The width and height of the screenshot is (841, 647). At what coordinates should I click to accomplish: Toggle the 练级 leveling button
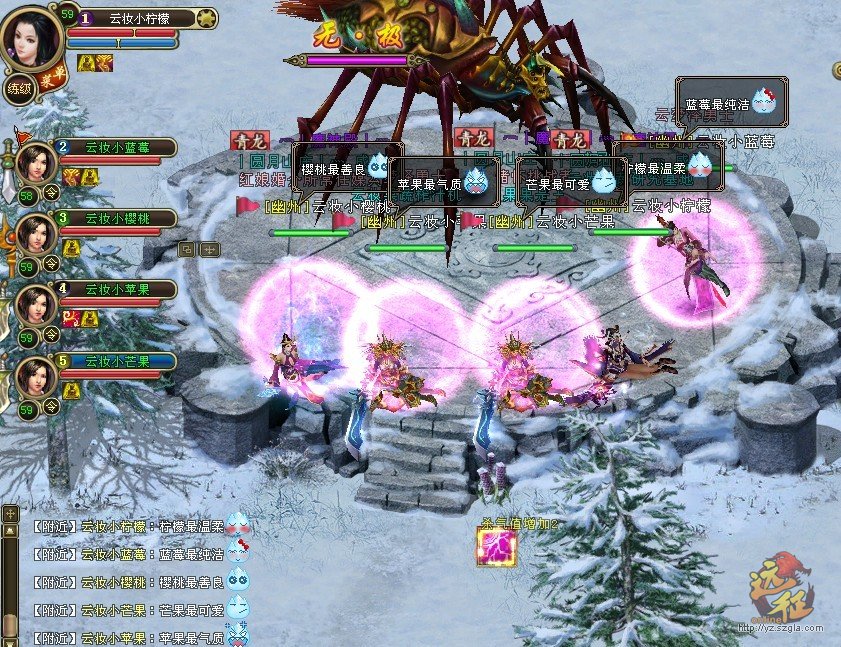coord(19,88)
